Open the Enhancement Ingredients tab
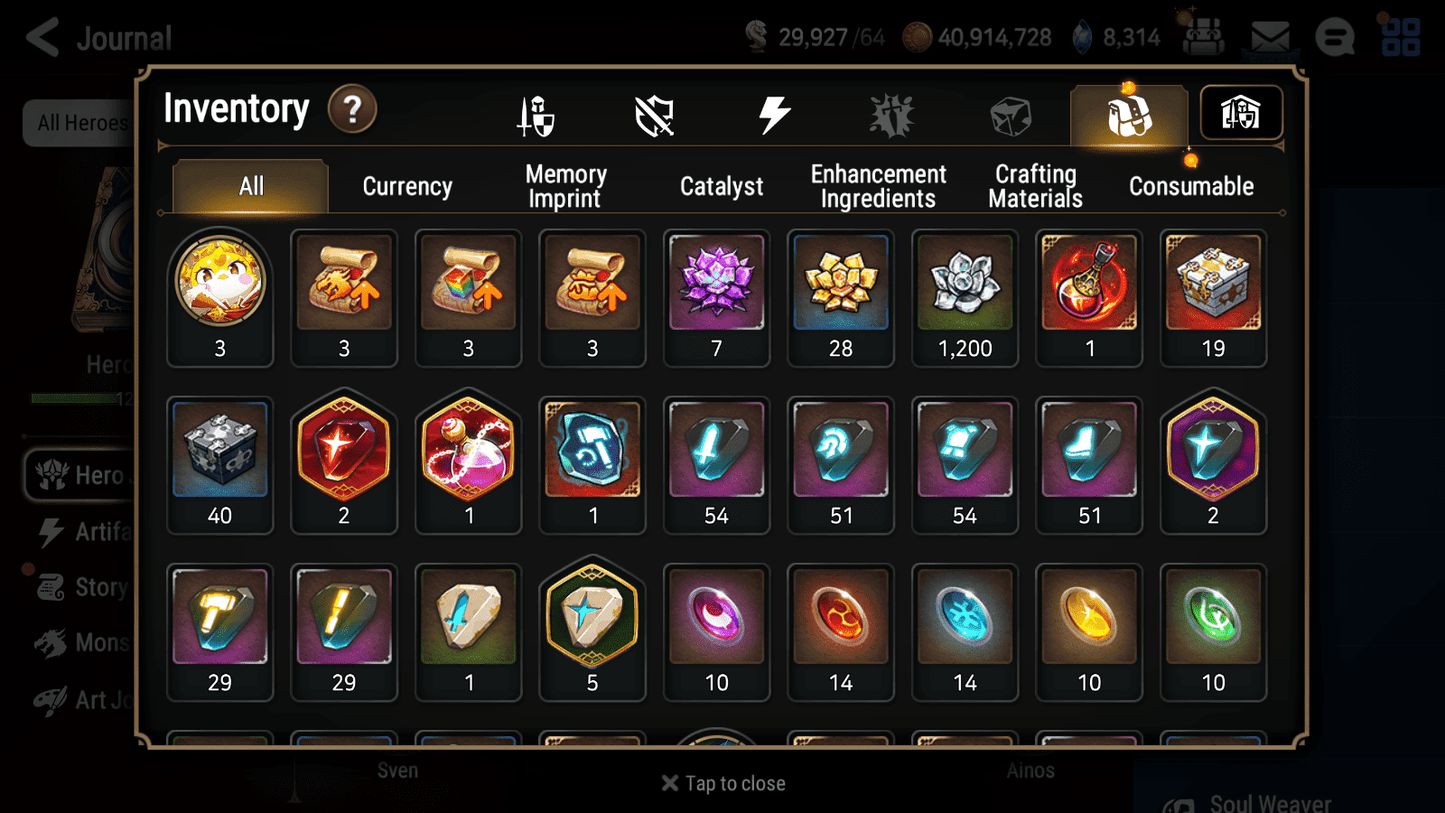This screenshot has height=813, width=1445. tap(878, 185)
